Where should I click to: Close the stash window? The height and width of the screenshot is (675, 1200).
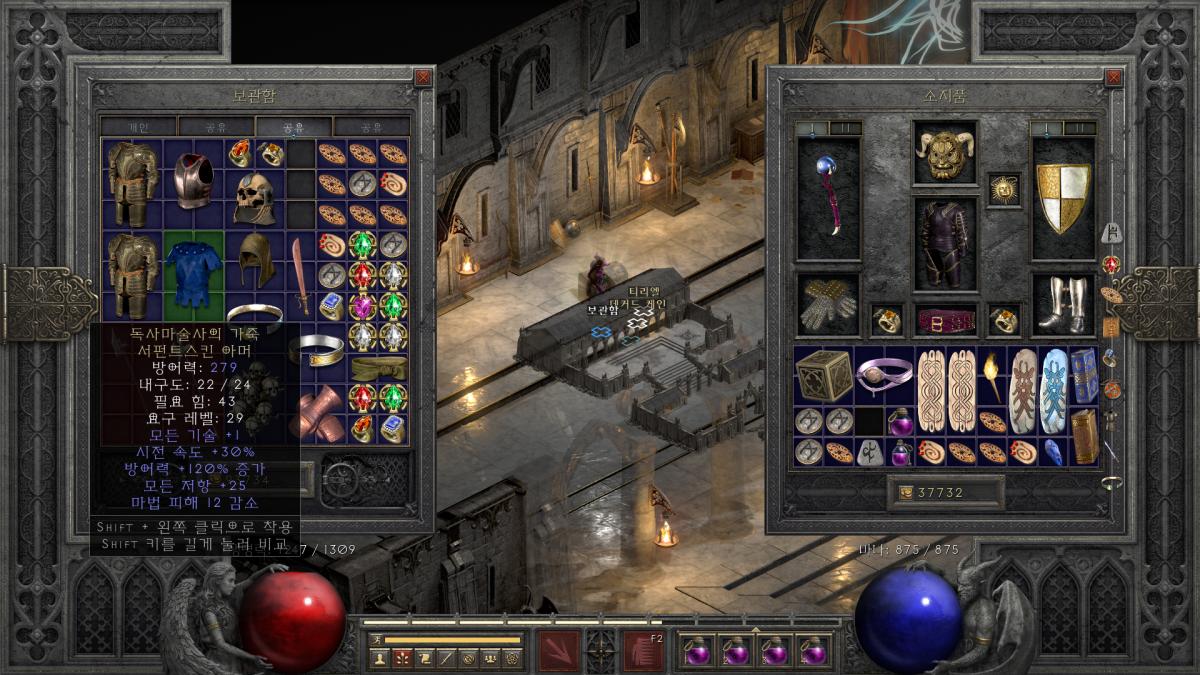pyautogui.click(x=424, y=77)
